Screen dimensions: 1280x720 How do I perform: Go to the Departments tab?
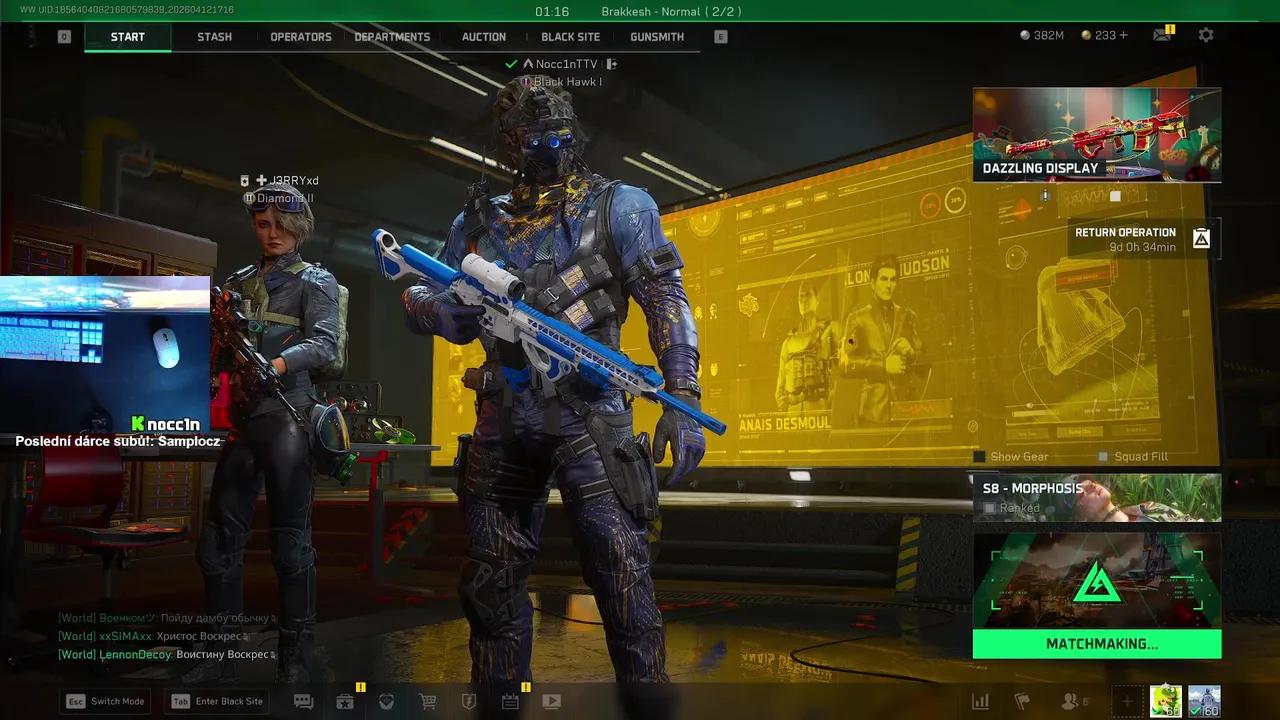coord(392,37)
